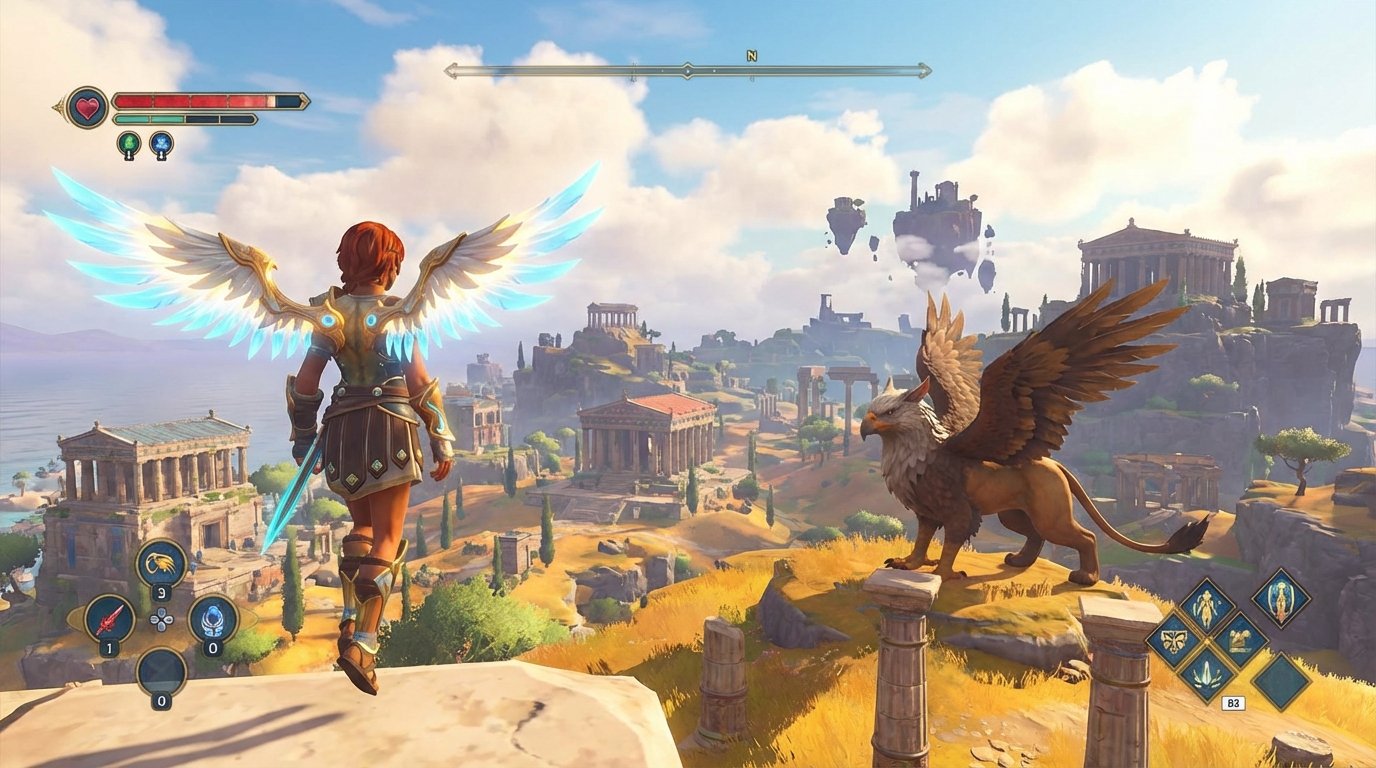Click the golden statue ability diamond

[x=1240, y=640]
